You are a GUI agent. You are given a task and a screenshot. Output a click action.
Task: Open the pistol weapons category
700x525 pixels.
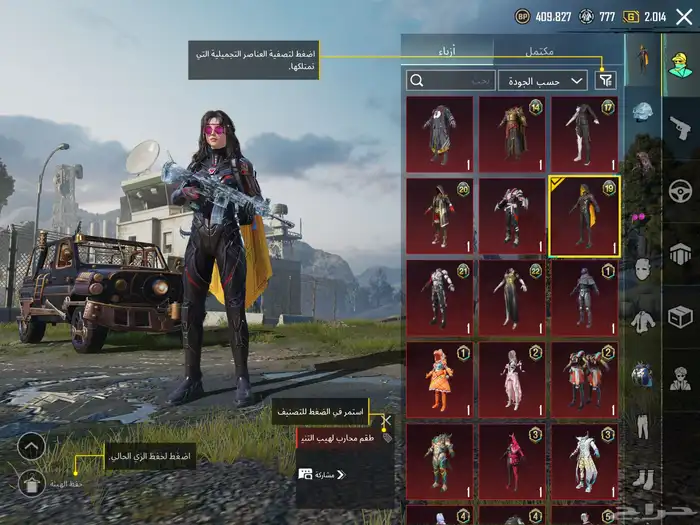pos(680,126)
